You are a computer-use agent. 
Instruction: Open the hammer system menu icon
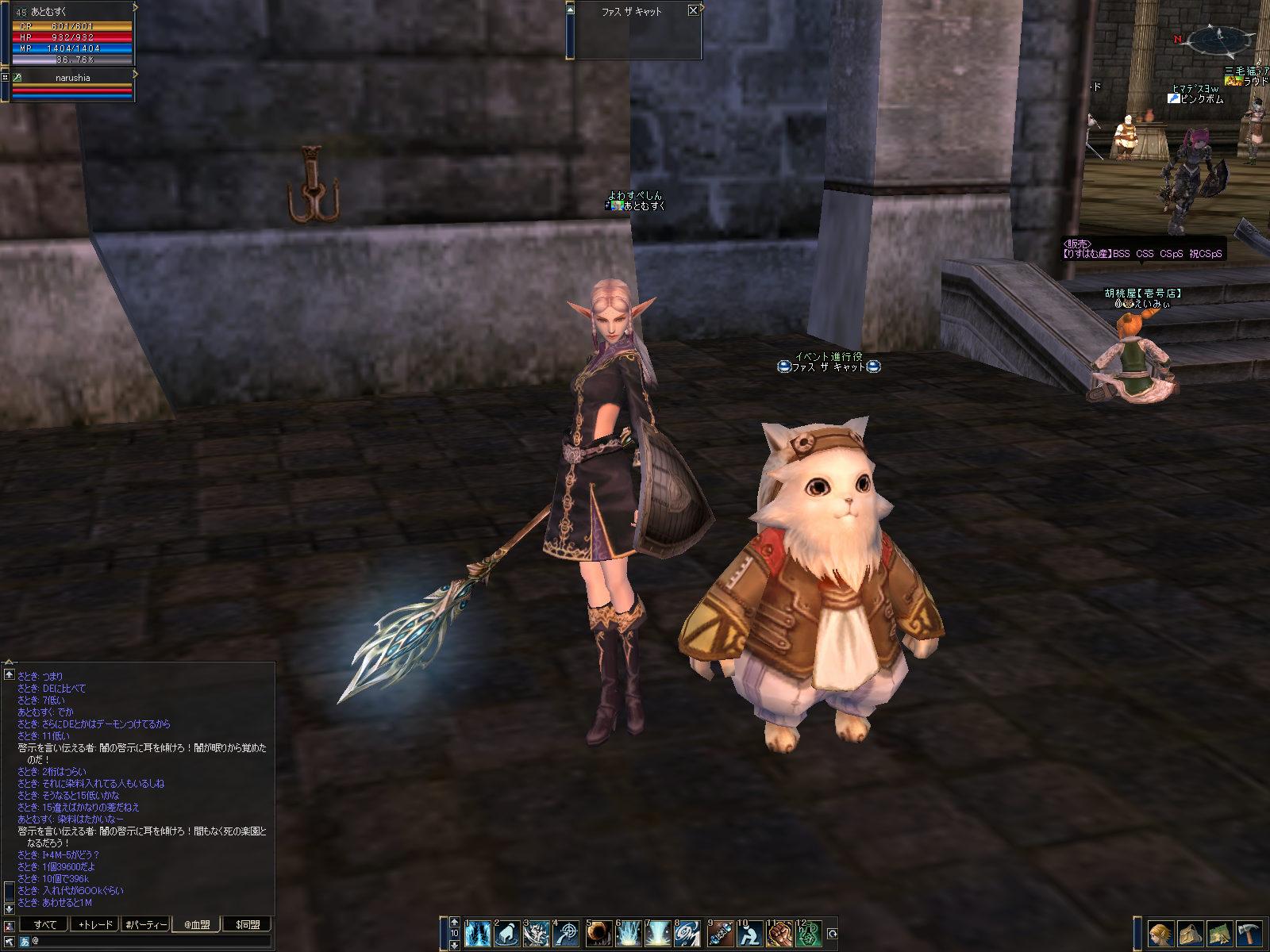click(1249, 934)
